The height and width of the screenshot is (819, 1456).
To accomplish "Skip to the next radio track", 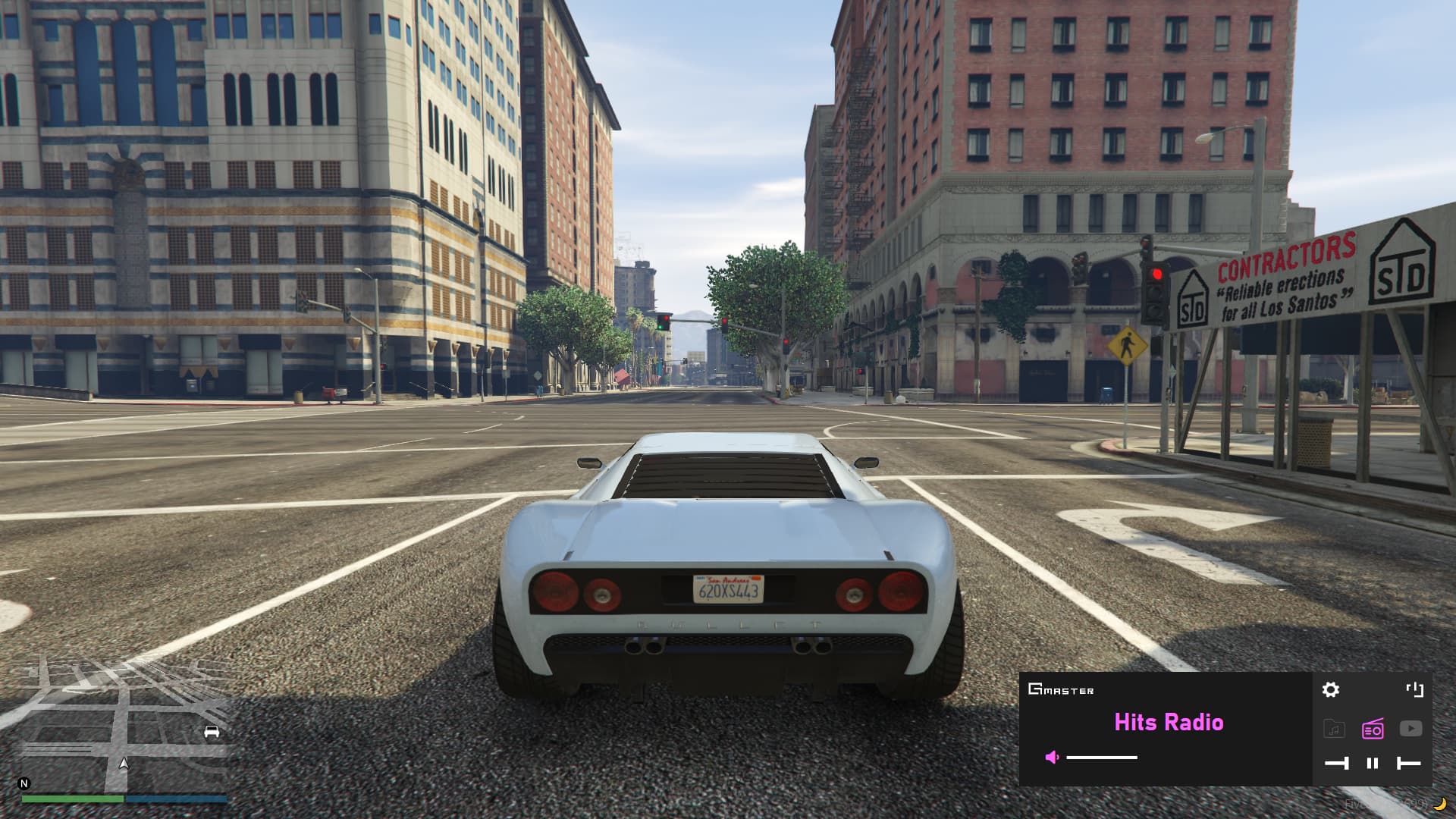I will coord(1337,763).
